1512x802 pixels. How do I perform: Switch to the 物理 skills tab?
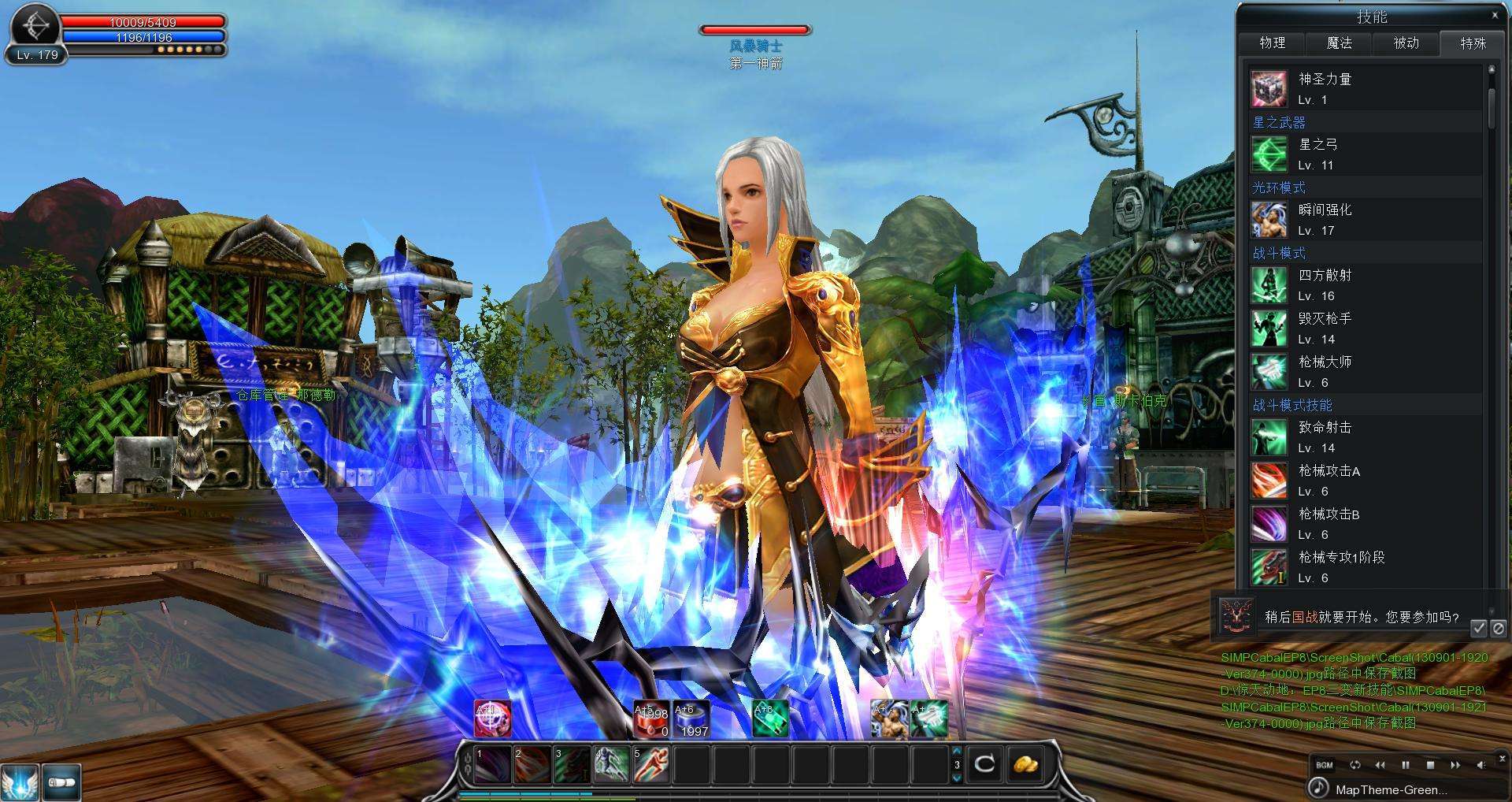[x=1272, y=43]
